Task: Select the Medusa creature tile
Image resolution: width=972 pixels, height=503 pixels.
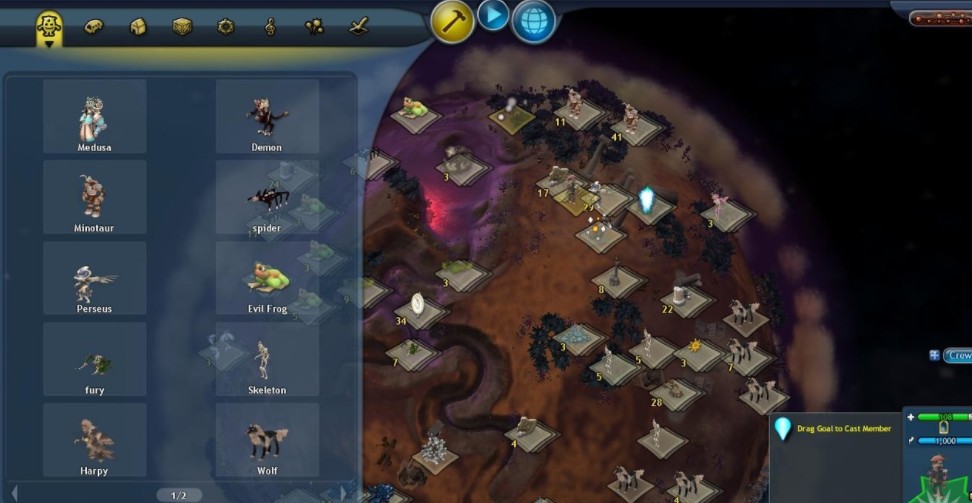Action: [94, 116]
